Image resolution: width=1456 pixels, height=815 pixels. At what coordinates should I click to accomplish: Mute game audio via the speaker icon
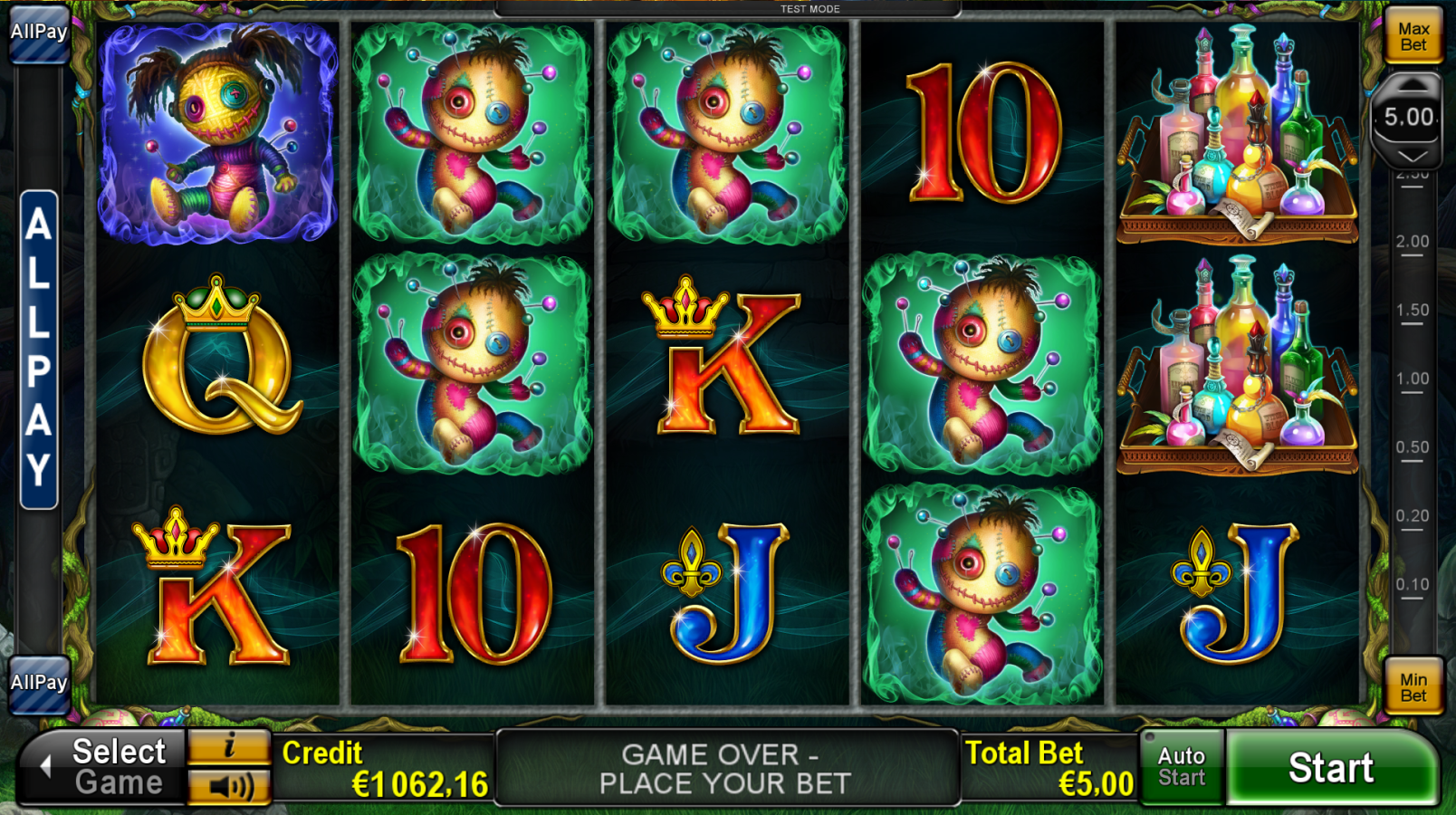point(230,786)
